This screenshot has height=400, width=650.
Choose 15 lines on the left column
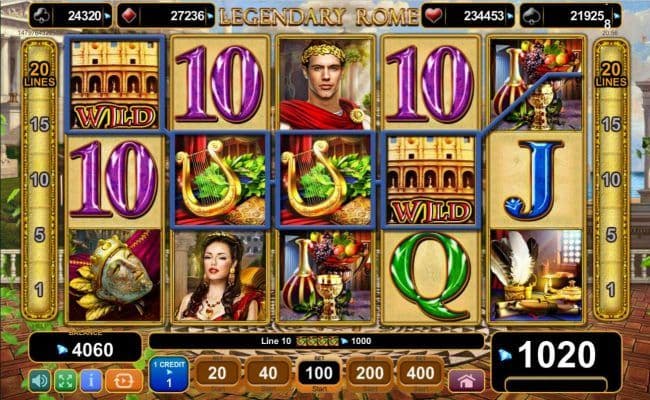(41, 124)
